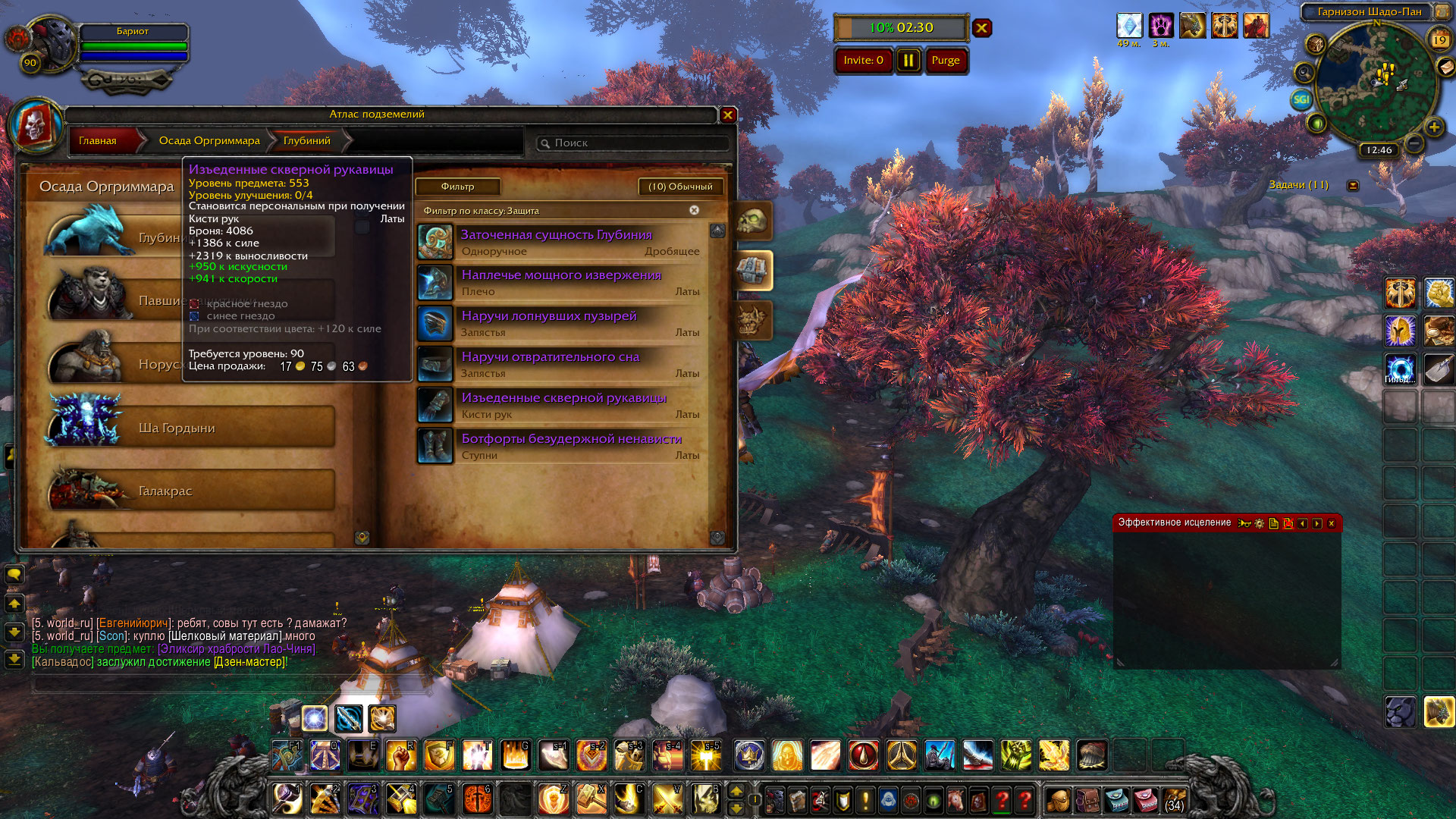Clear the class filter Защита
Screen dimensions: 1456x819
point(694,210)
